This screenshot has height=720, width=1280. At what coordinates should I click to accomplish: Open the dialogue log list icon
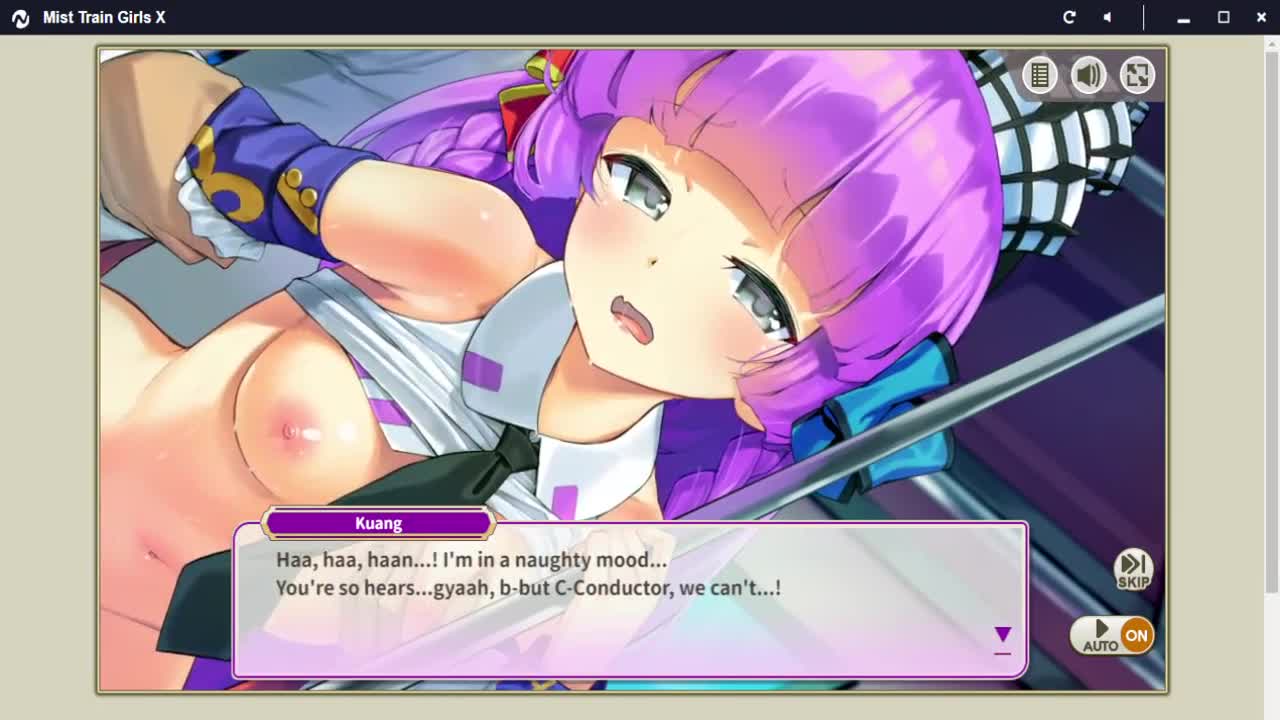click(1040, 75)
